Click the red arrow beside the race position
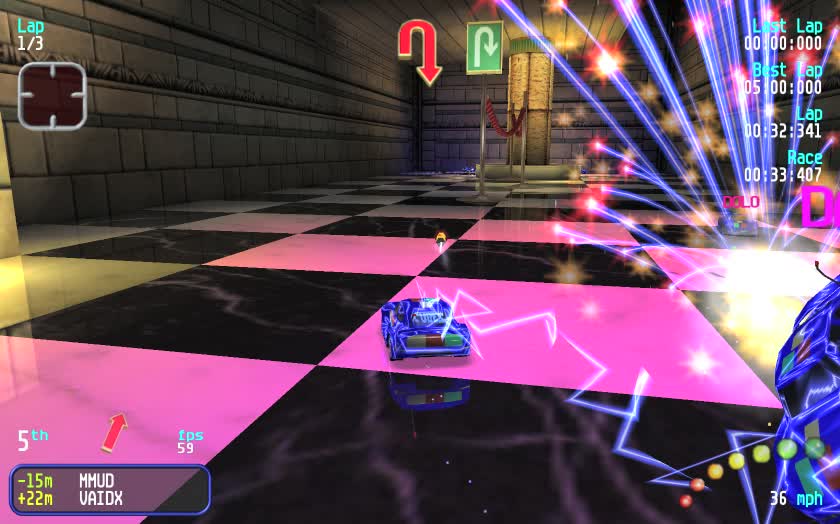Viewport: 840px width, 524px height. tap(115, 432)
